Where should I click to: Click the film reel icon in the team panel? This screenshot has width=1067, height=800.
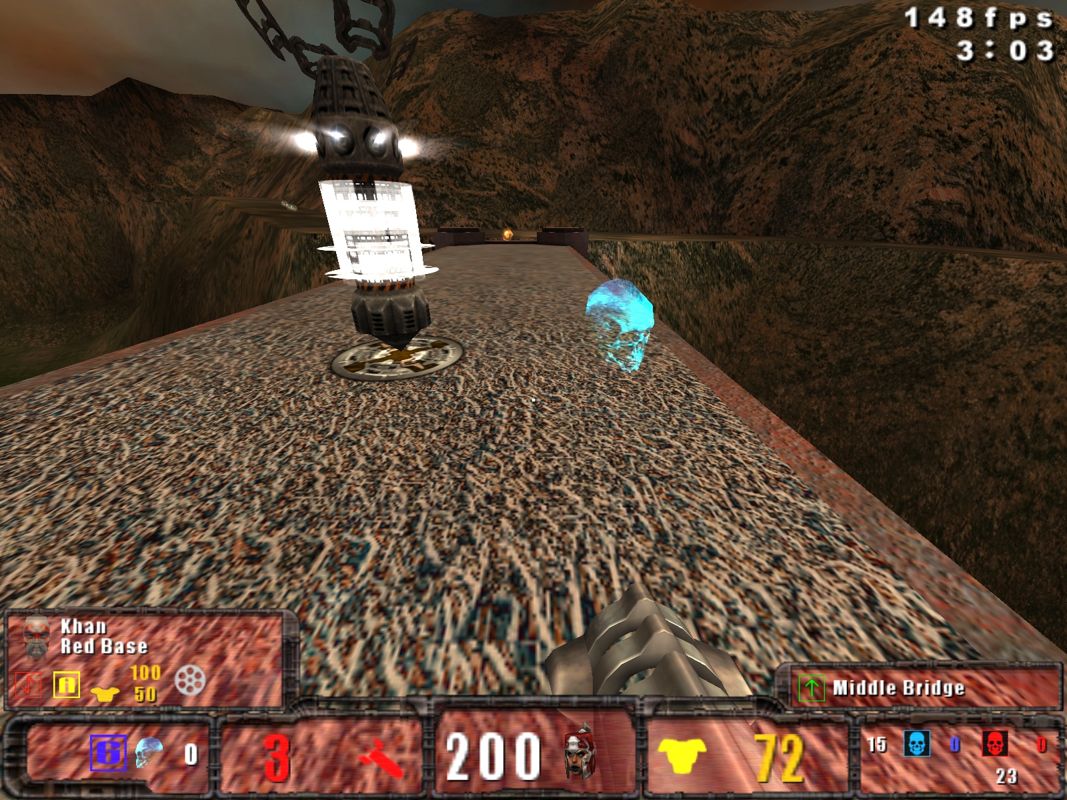190,680
